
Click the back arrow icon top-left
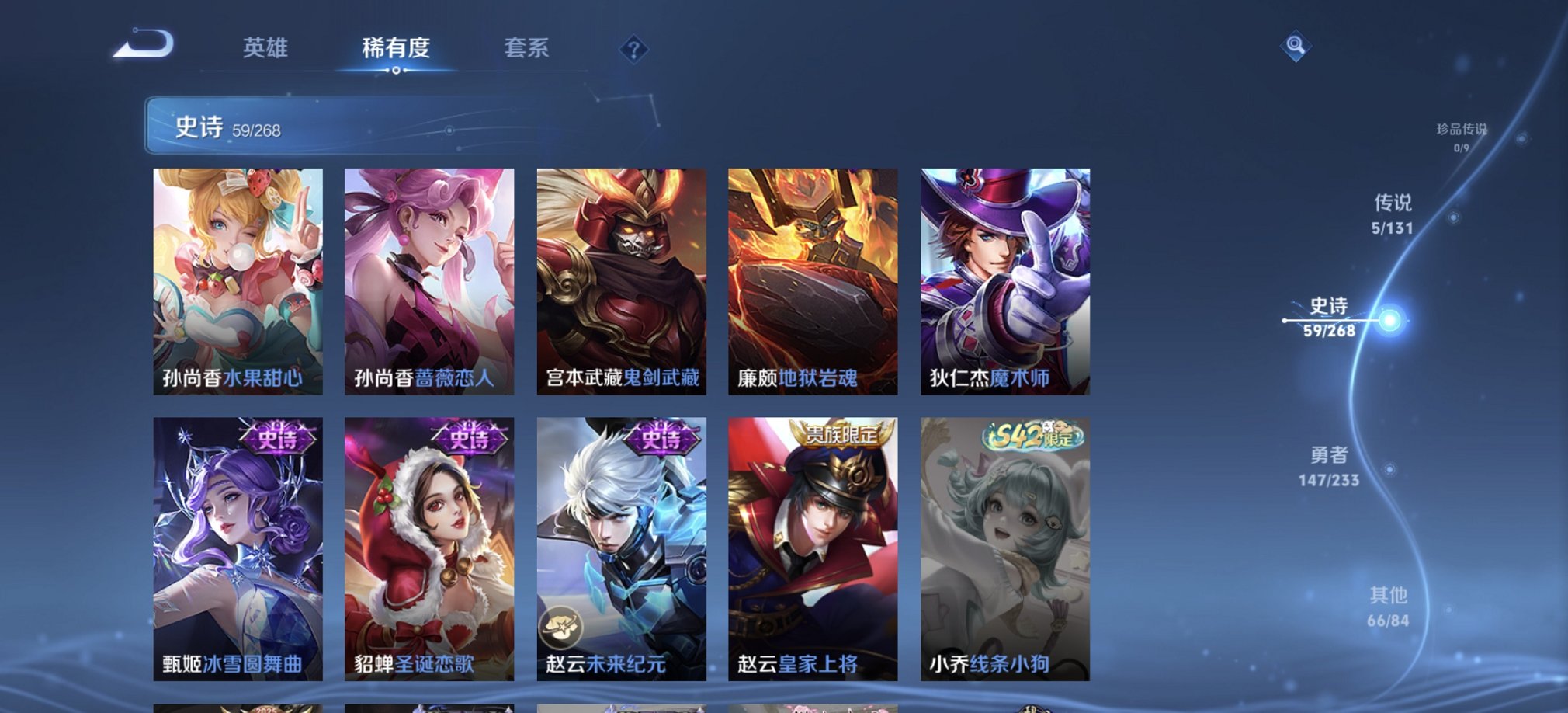tap(144, 47)
